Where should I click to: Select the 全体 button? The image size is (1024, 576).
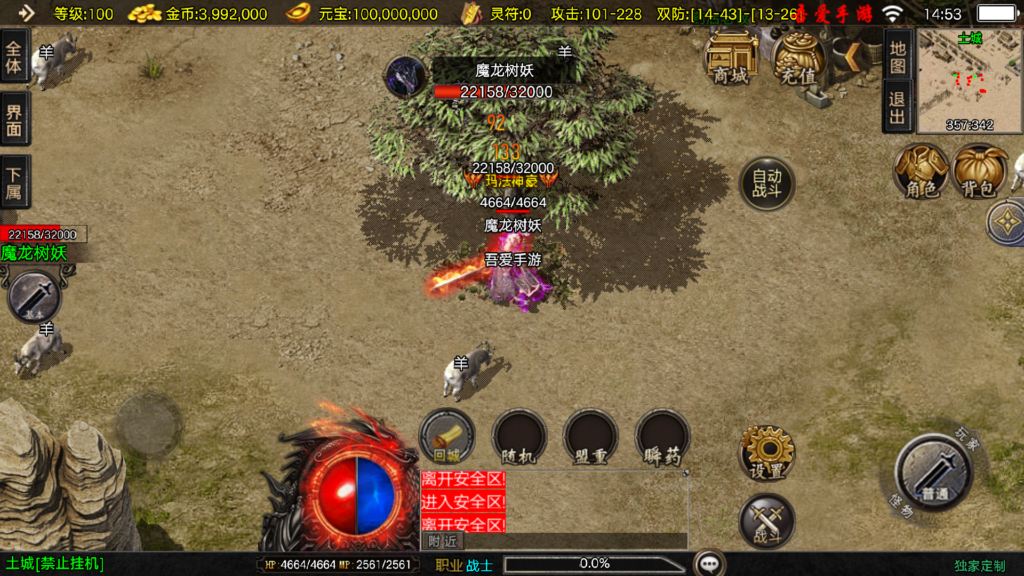(x=14, y=56)
